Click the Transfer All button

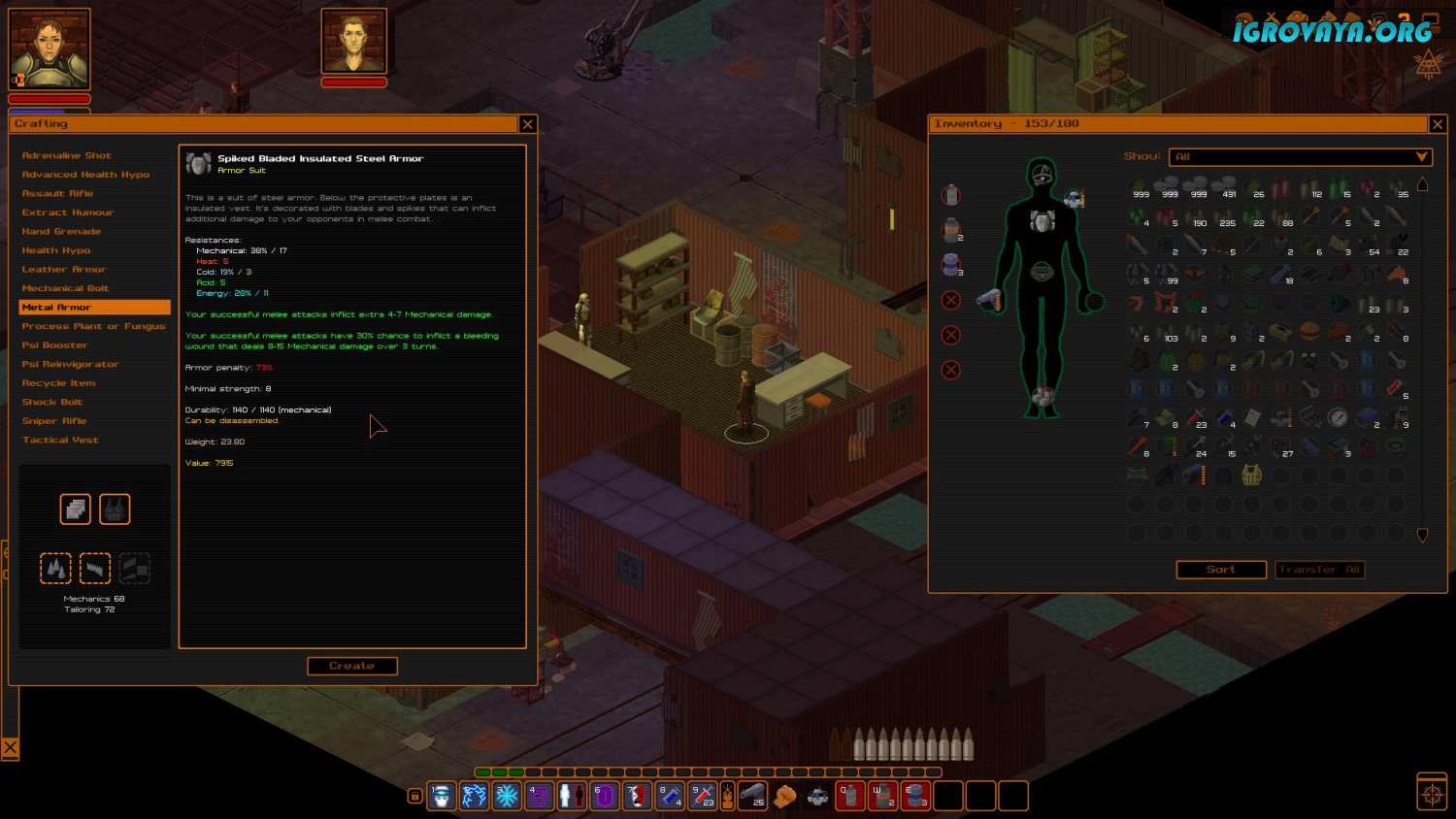click(x=1319, y=570)
